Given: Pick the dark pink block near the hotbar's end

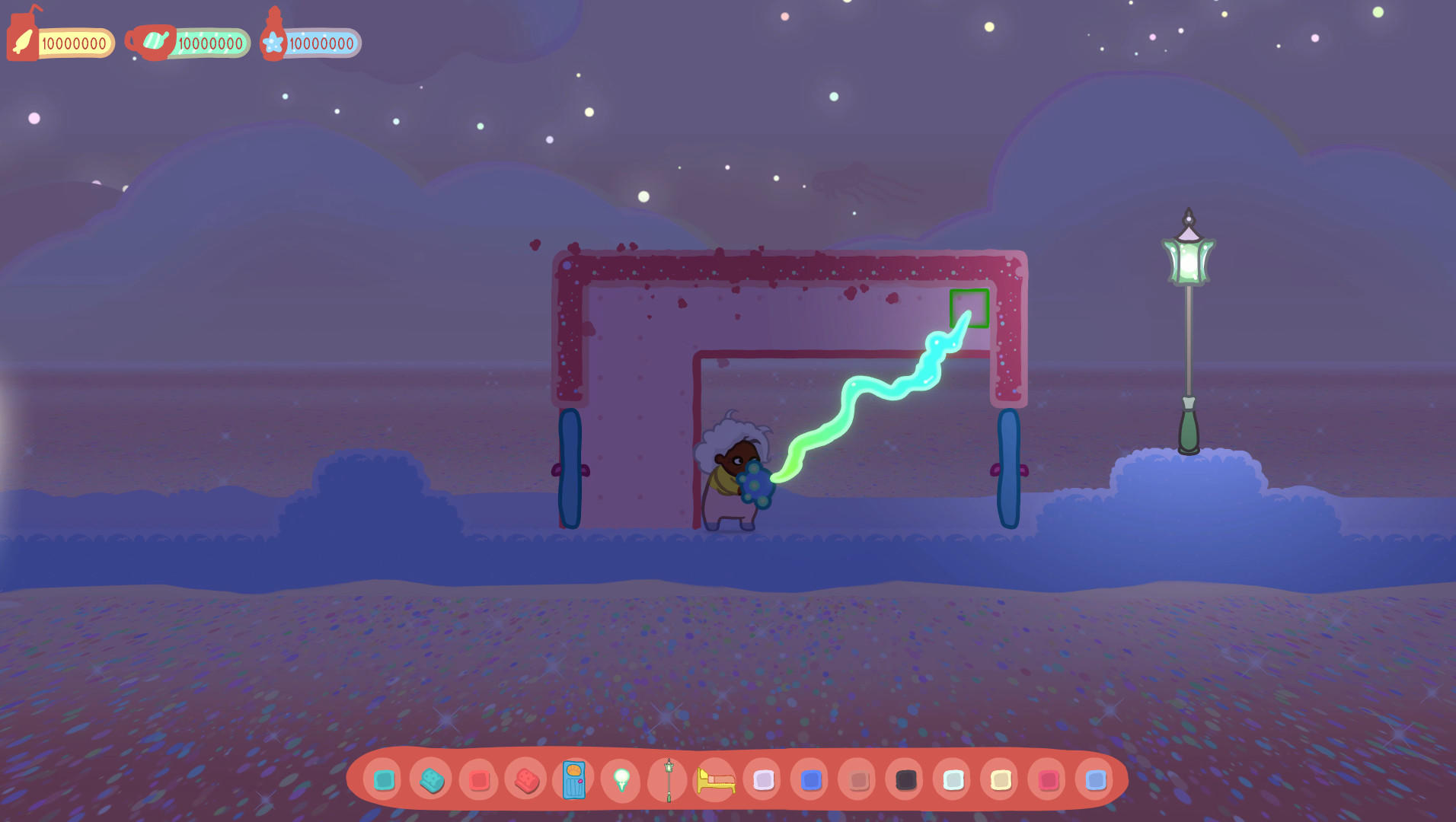Looking at the screenshot, I should click(x=1047, y=780).
